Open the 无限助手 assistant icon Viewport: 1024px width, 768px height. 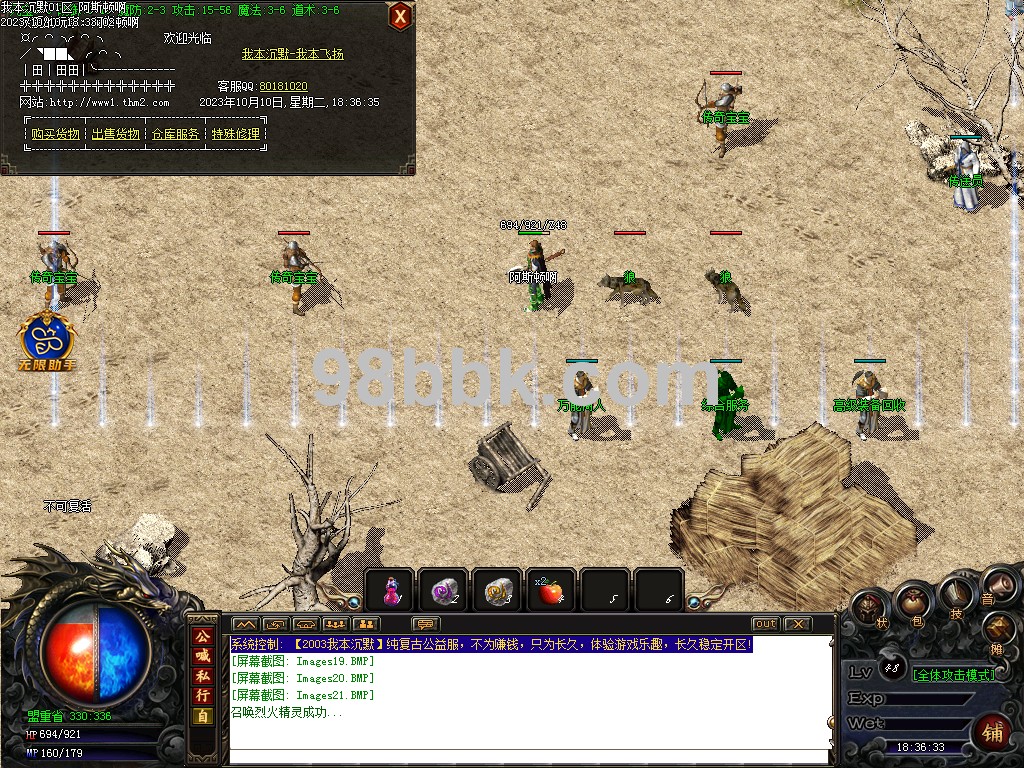click(48, 339)
